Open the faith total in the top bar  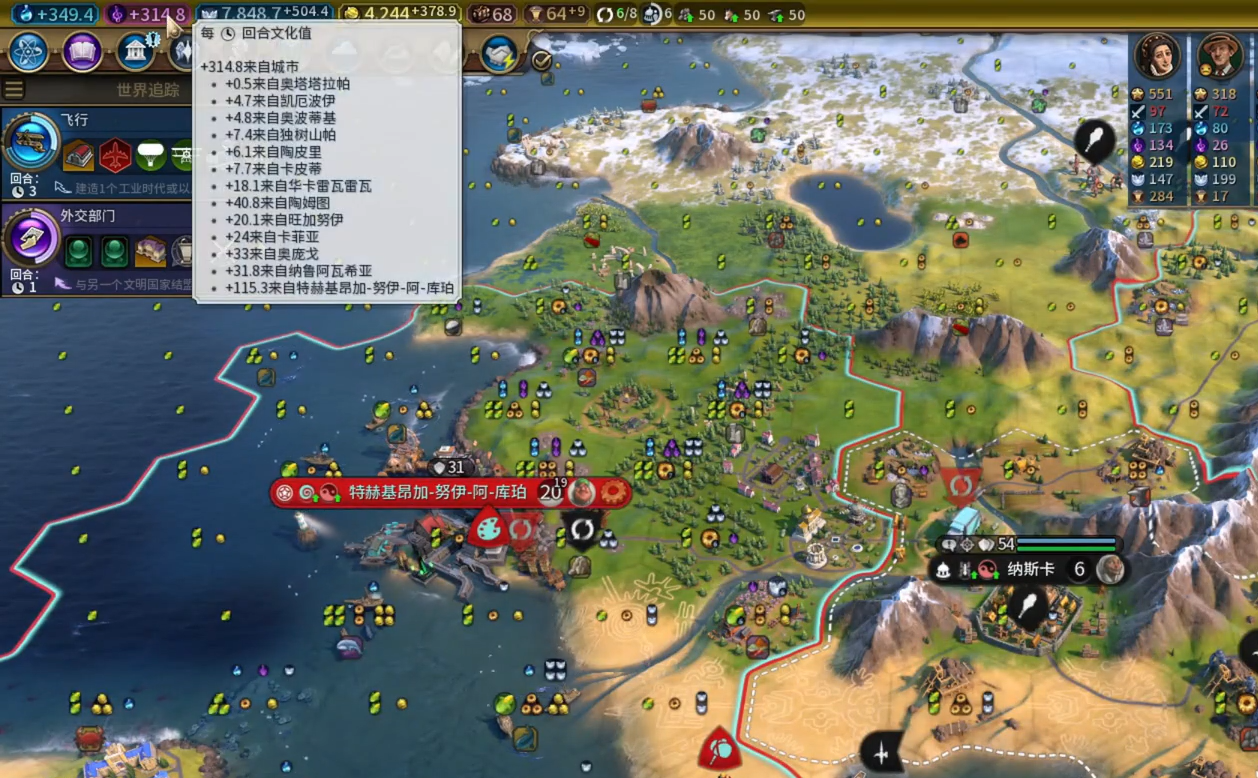point(266,14)
